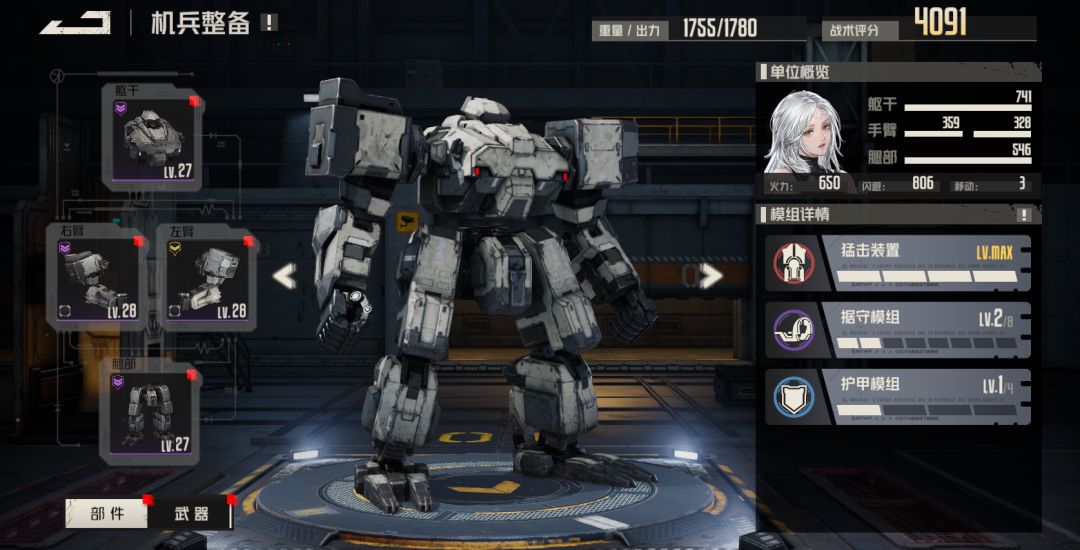This screenshot has height=550, width=1080.
Task: Switch to the 部件 parts tab
Action: pos(107,514)
